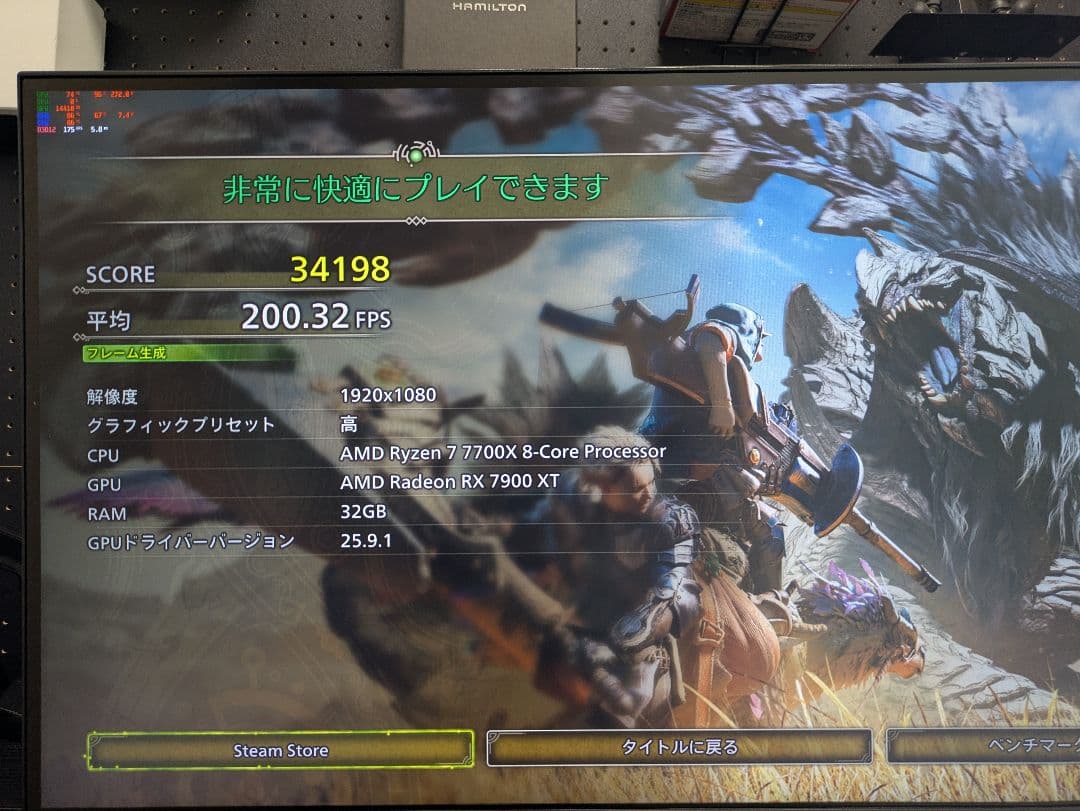The height and width of the screenshot is (811, 1080).
Task: Open the Steam Store button
Action: click(x=280, y=749)
